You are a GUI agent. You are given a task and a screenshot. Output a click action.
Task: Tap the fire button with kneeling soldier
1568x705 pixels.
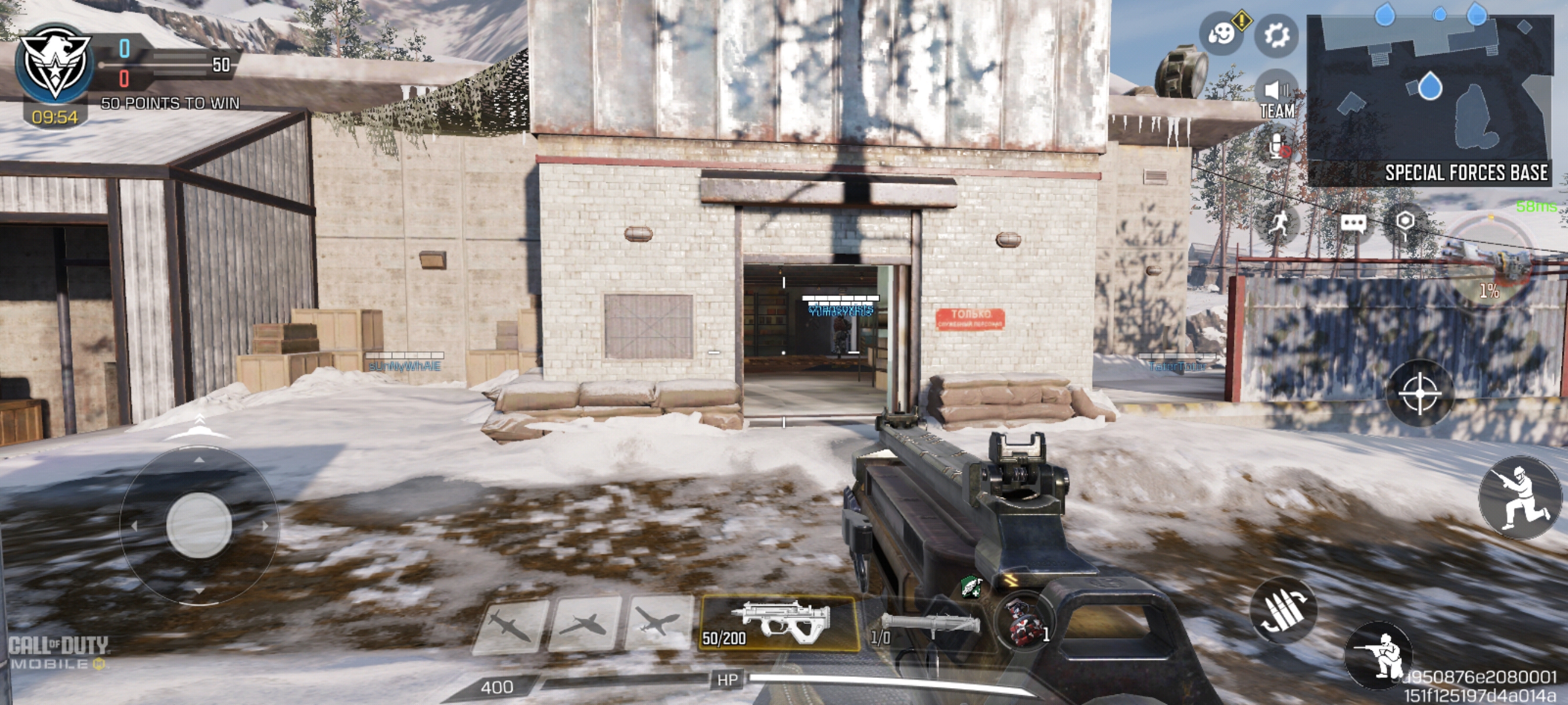[x=1520, y=498]
